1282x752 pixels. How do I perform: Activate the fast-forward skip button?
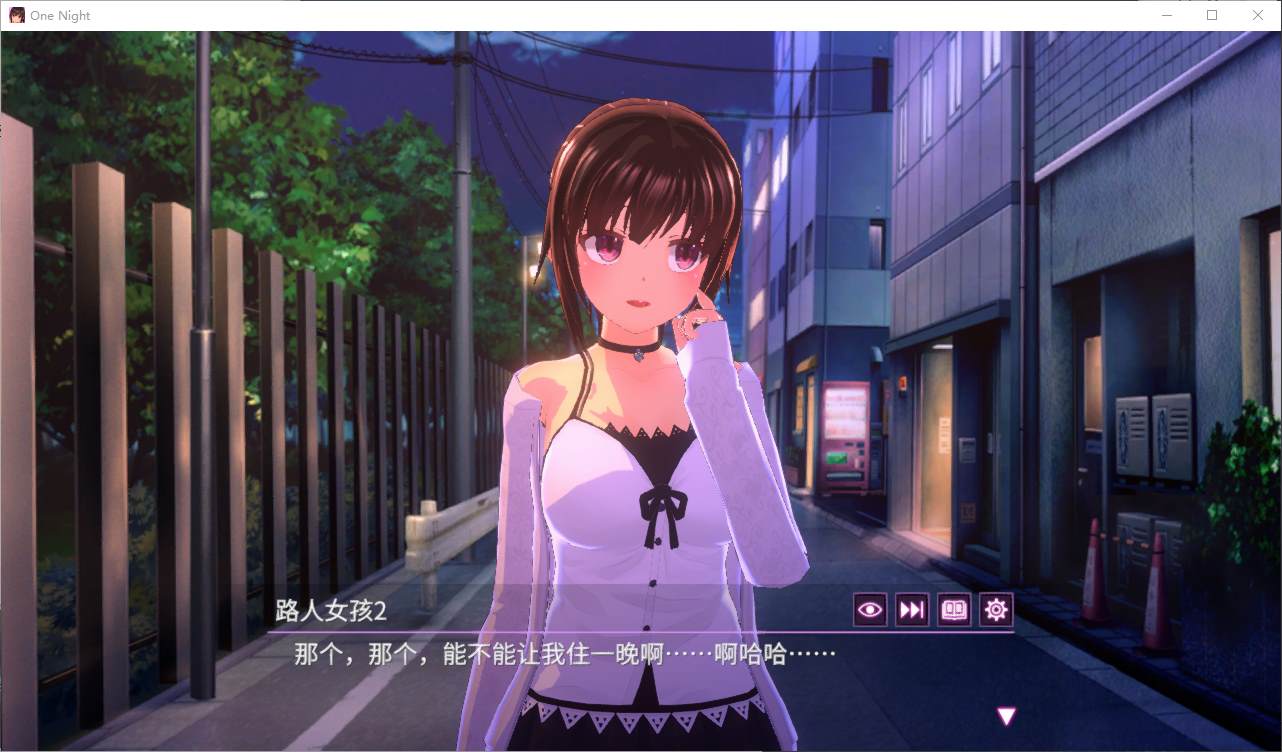(912, 610)
